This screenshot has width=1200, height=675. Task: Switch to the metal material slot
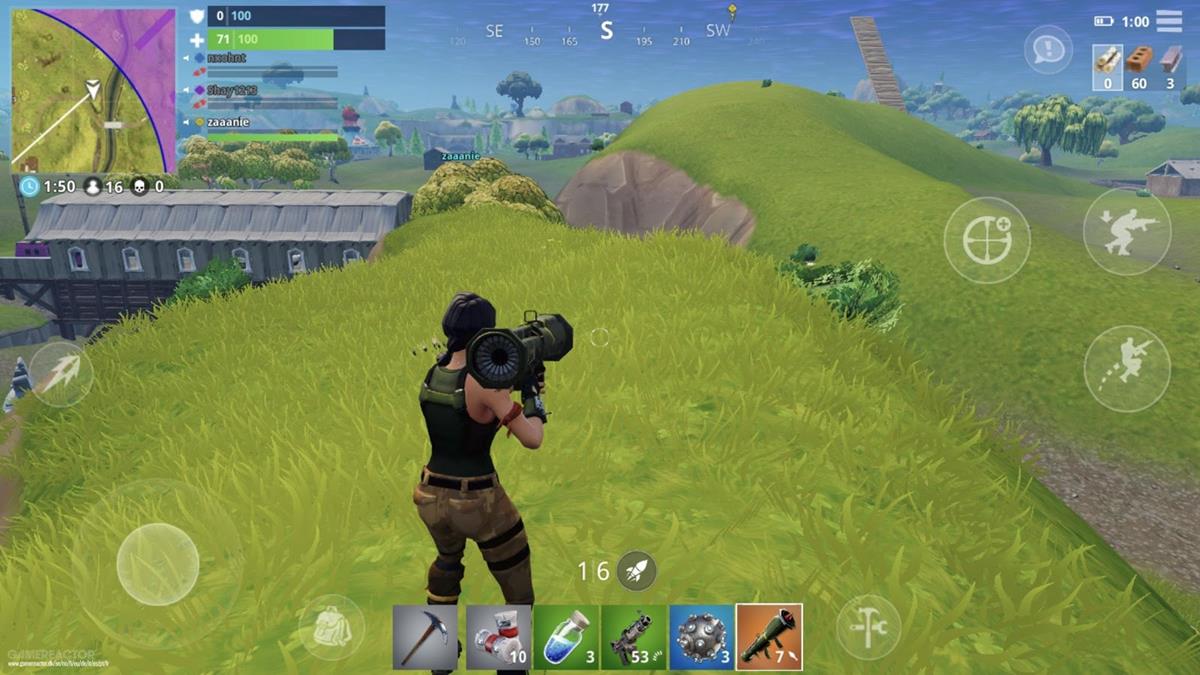[1169, 67]
